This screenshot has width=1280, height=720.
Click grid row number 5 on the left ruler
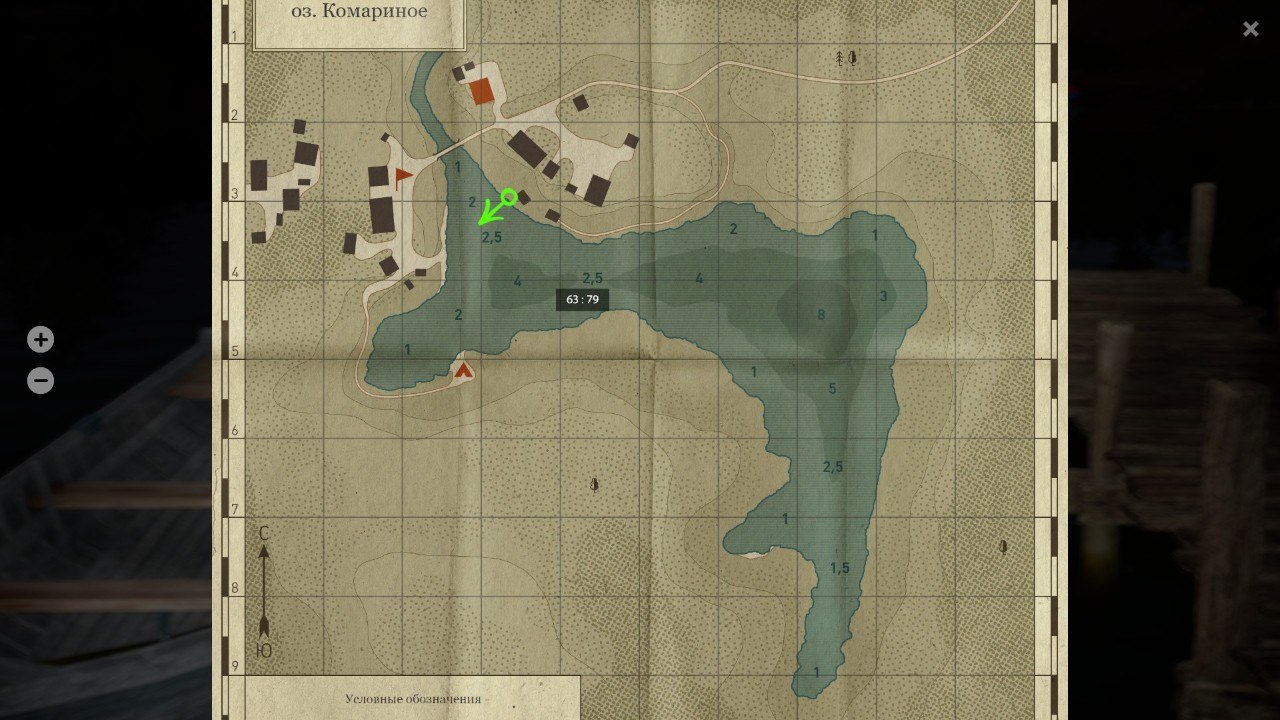click(233, 352)
